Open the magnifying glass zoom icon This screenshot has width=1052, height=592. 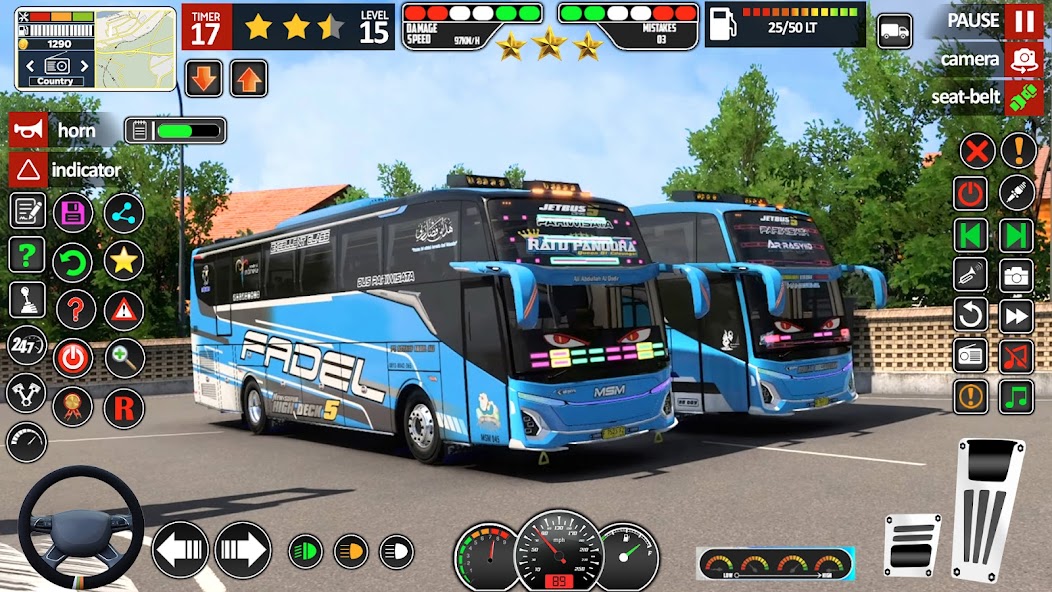[124, 358]
